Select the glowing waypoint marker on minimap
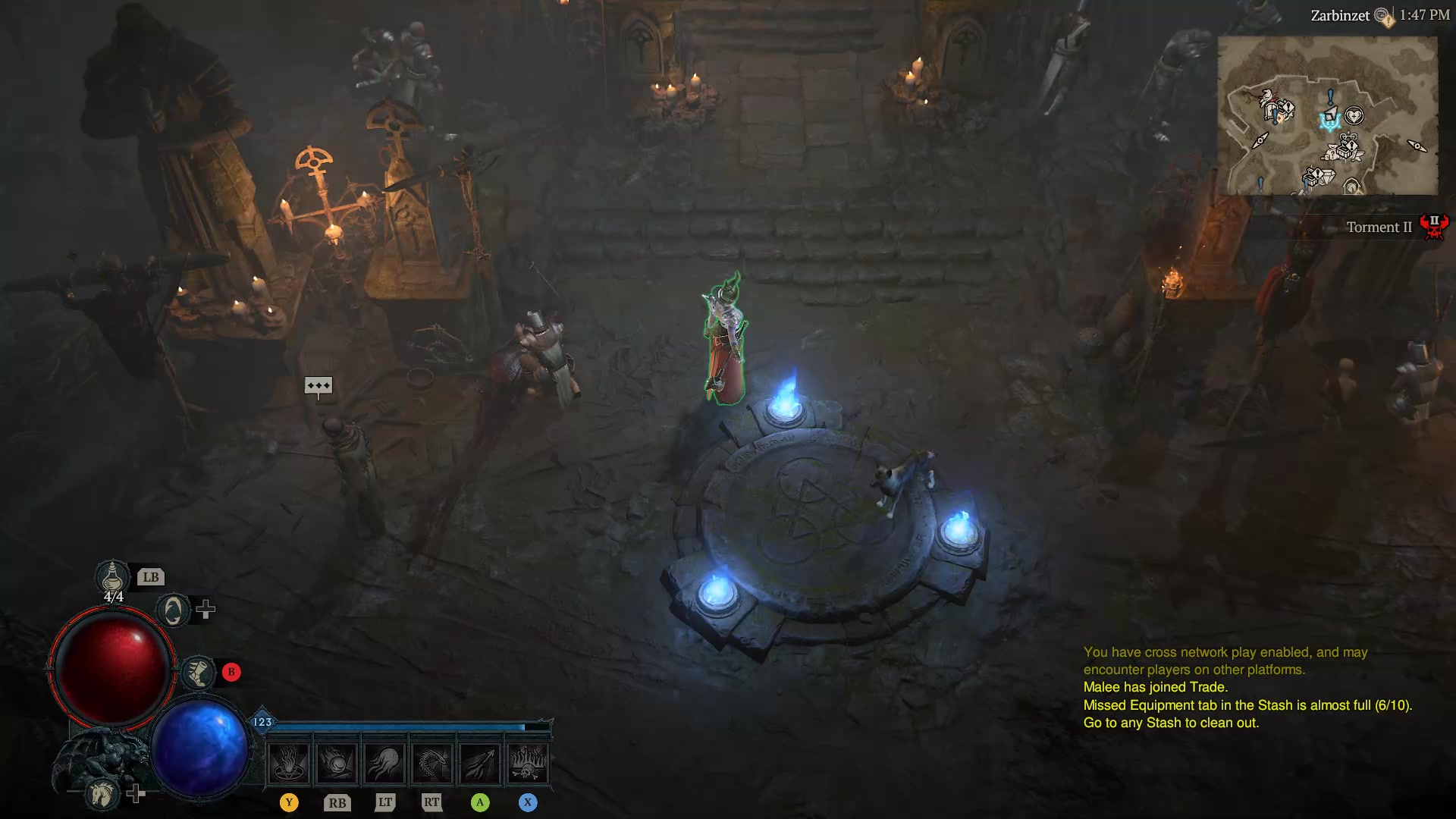This screenshot has width=1456, height=819. pos(1331,121)
